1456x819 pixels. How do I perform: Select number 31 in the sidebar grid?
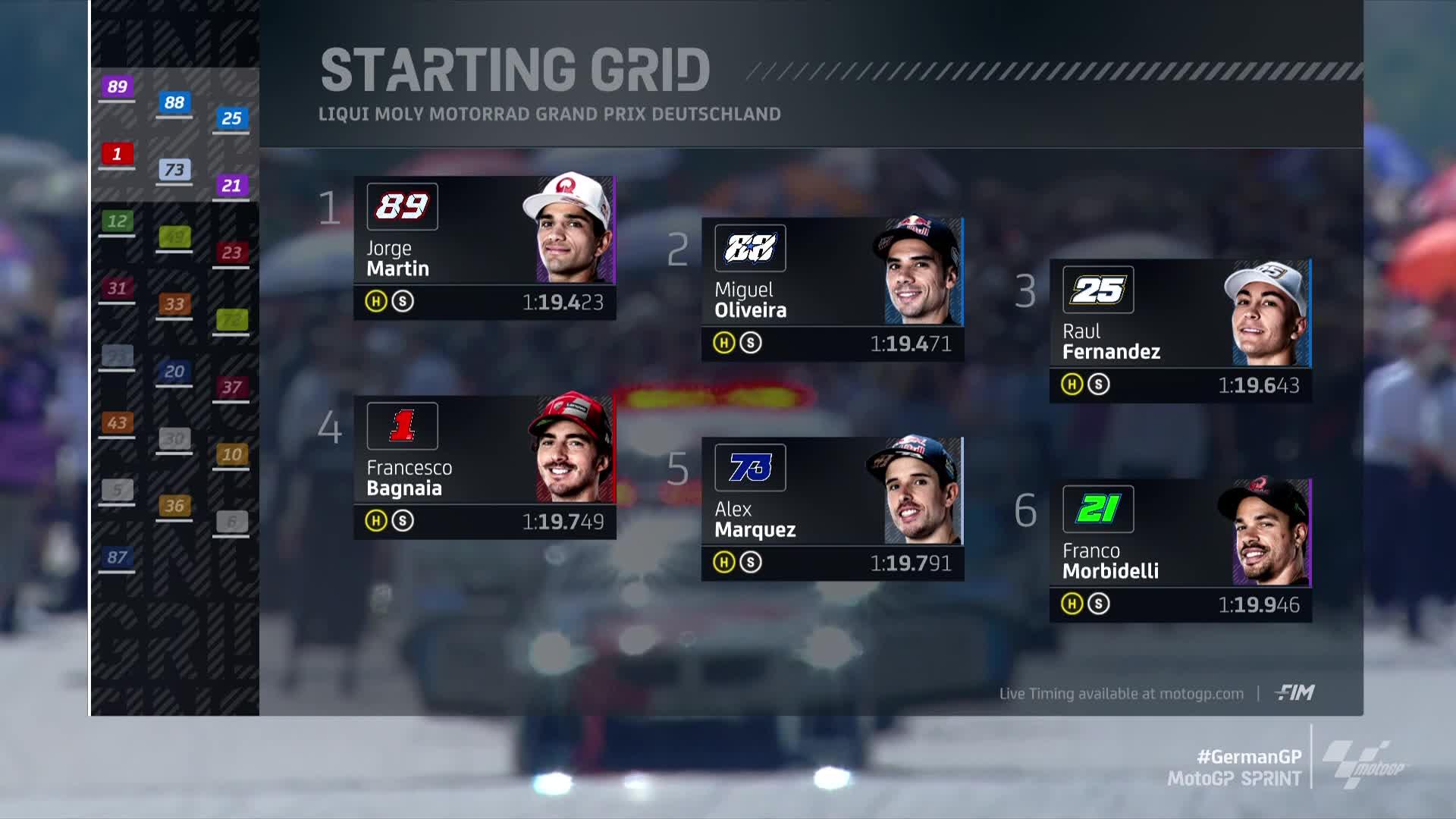[117, 288]
